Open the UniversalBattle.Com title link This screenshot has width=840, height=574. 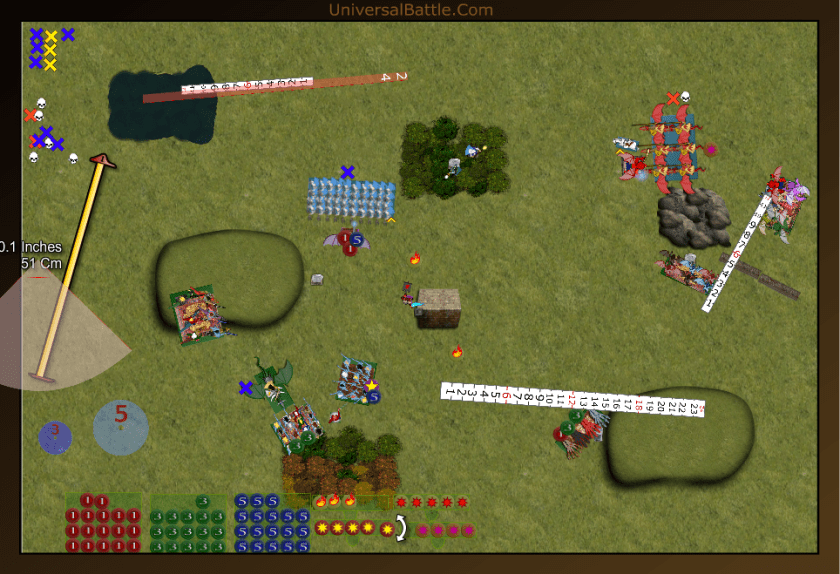tap(410, 10)
